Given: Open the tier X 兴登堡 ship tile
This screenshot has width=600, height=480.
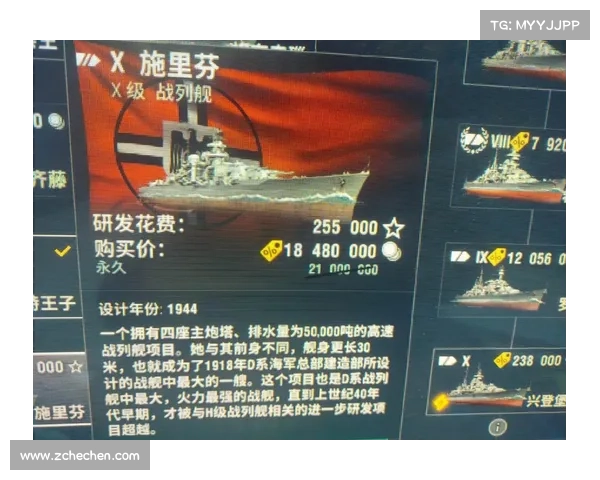Looking at the screenshot, I should 500,380.
